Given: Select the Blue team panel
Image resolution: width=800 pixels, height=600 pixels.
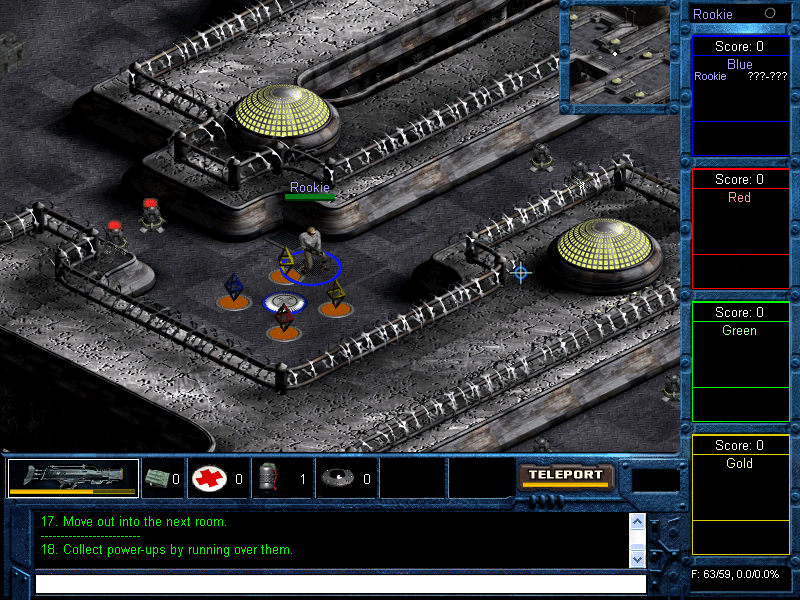Looking at the screenshot, I should [740, 97].
